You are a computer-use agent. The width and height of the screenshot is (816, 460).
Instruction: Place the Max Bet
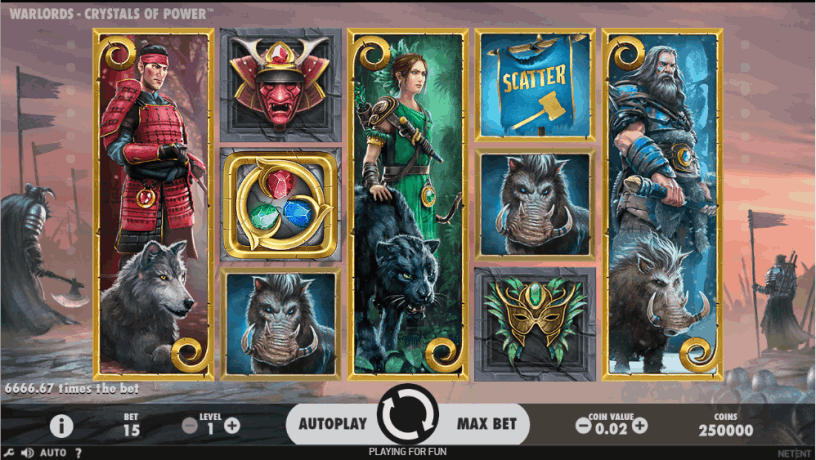click(x=487, y=424)
